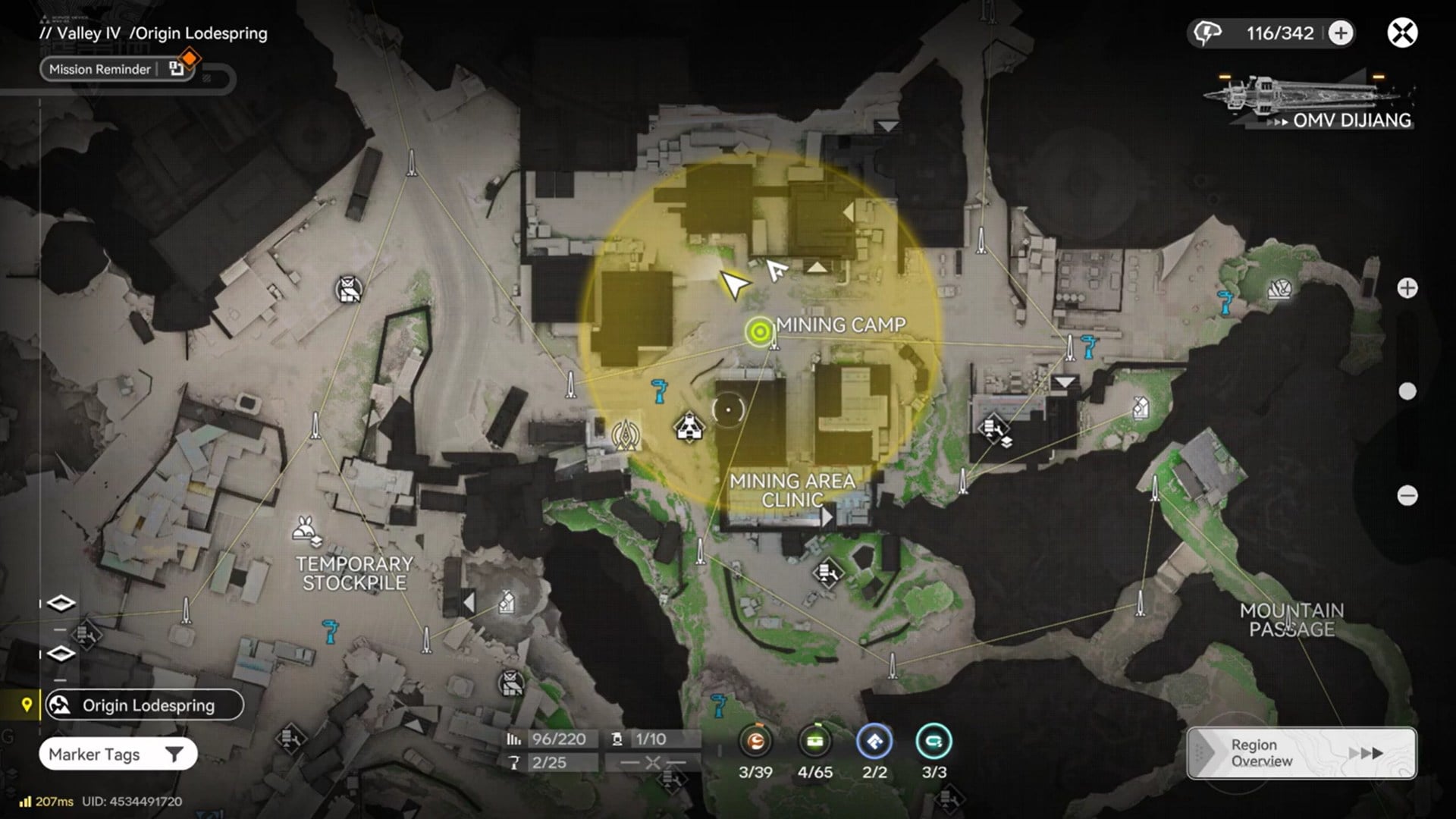Open the Marker Tags filter

(118, 755)
